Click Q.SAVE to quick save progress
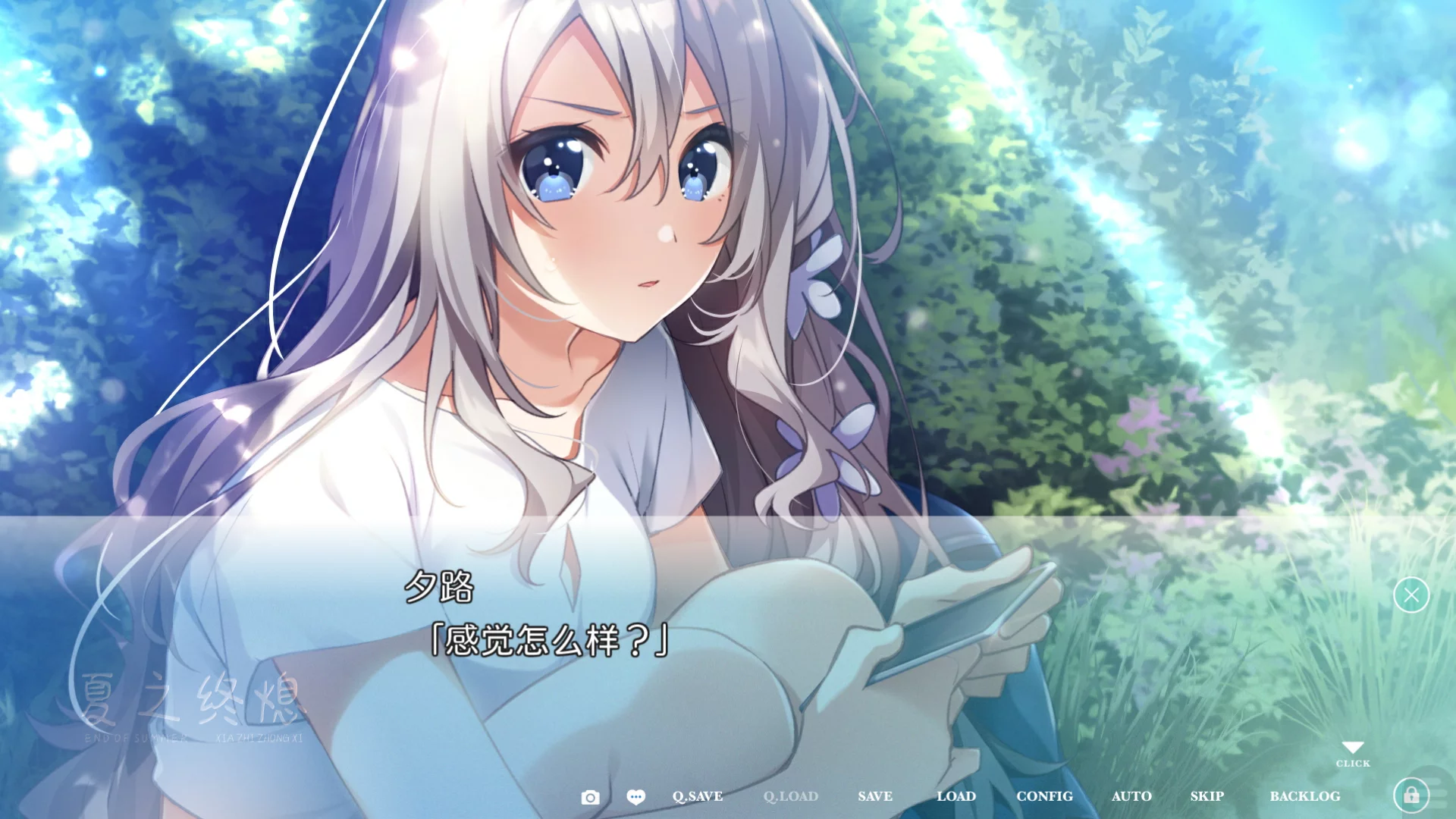1456x819 pixels. [697, 796]
